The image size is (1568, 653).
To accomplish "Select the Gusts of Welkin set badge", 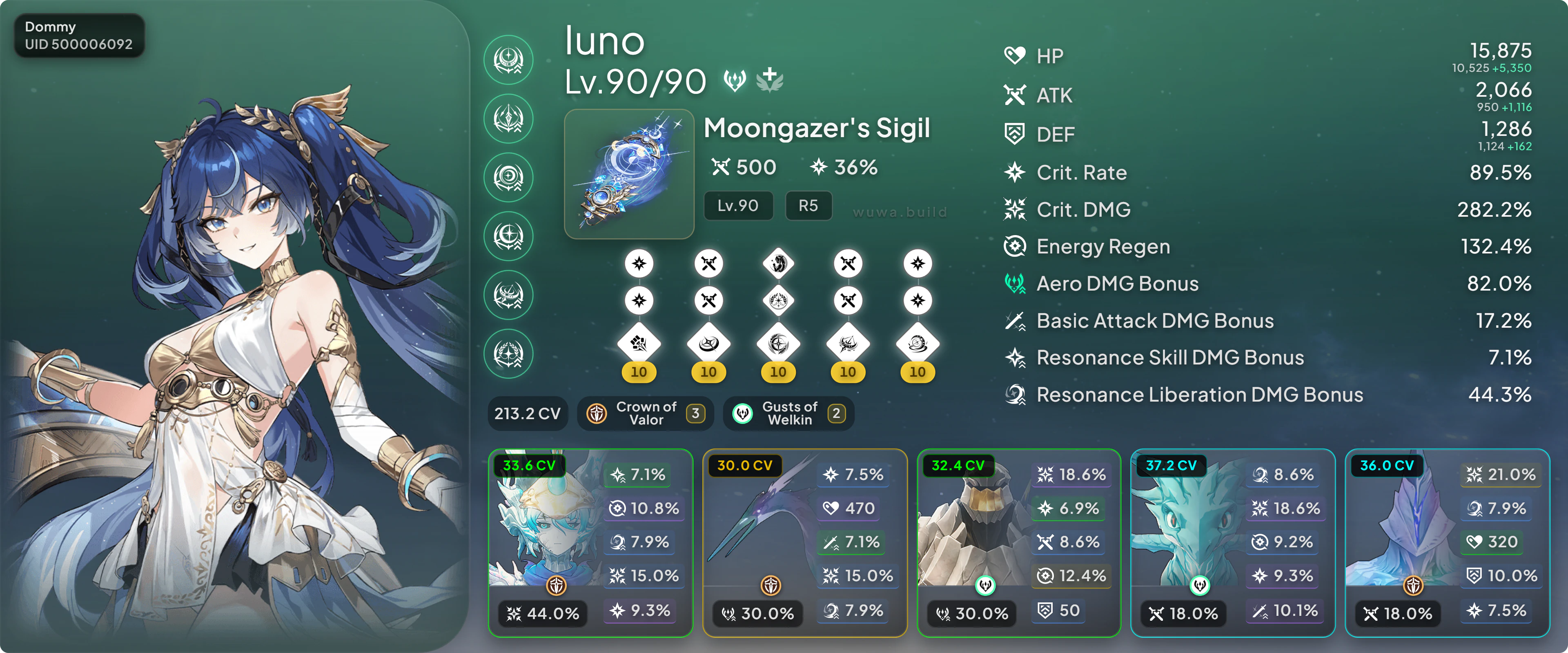I will (788, 414).
